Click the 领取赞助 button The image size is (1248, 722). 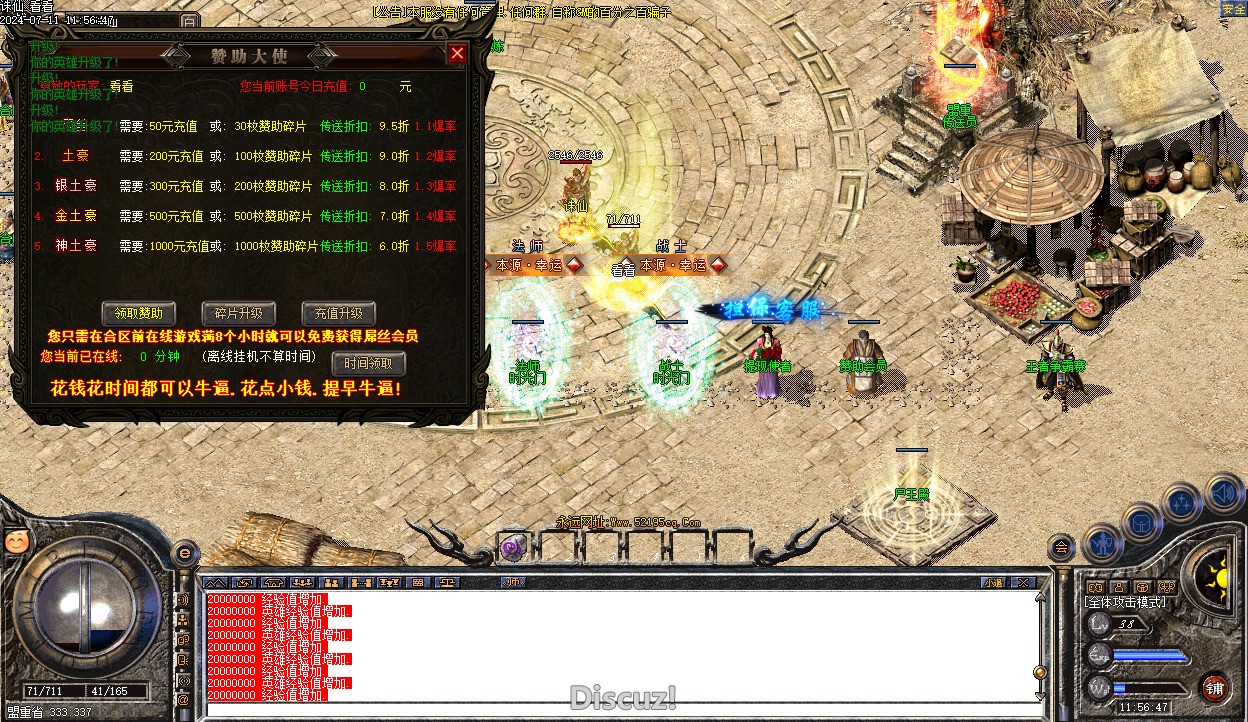(x=139, y=313)
